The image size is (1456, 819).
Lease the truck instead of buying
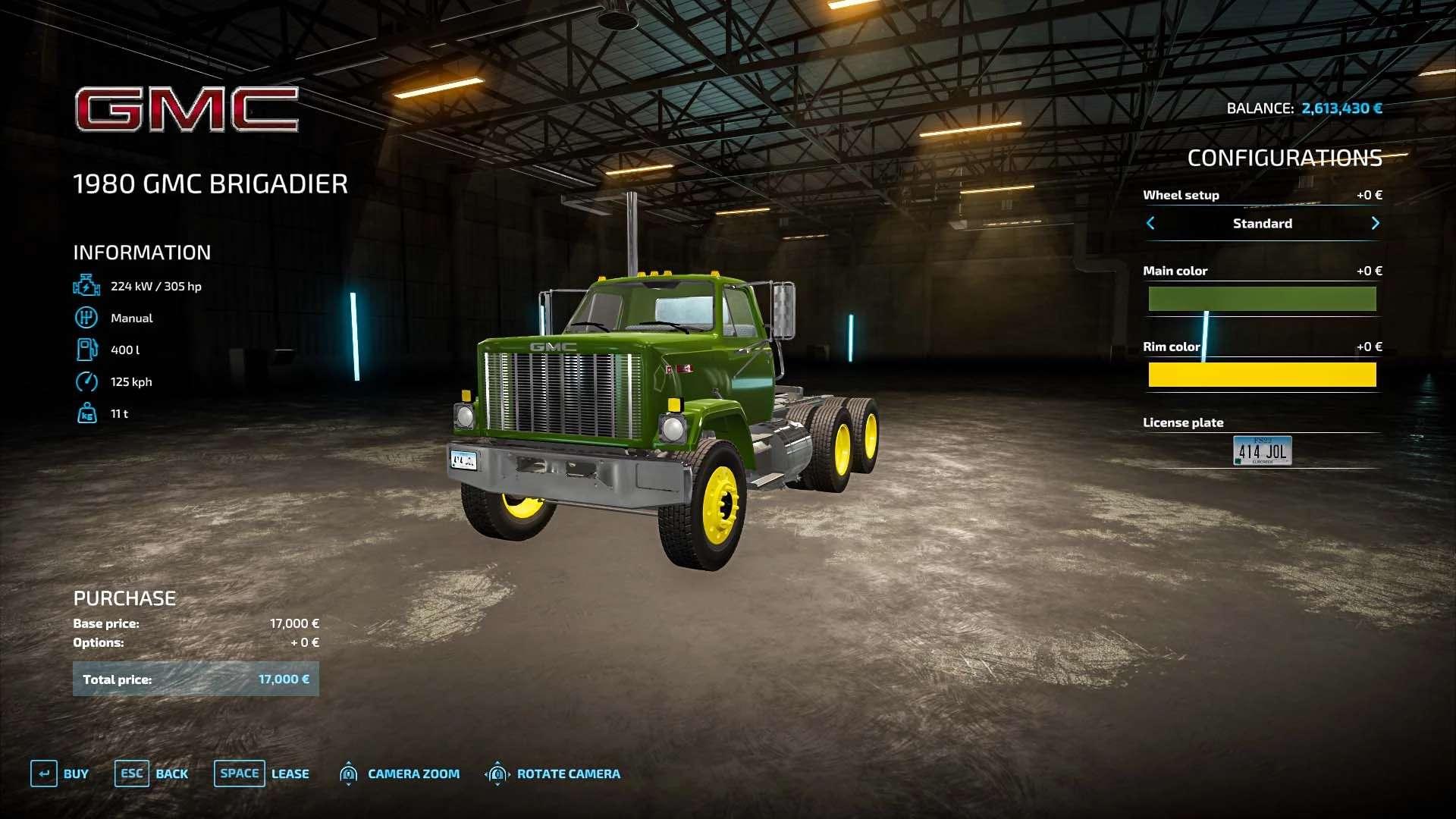click(262, 773)
